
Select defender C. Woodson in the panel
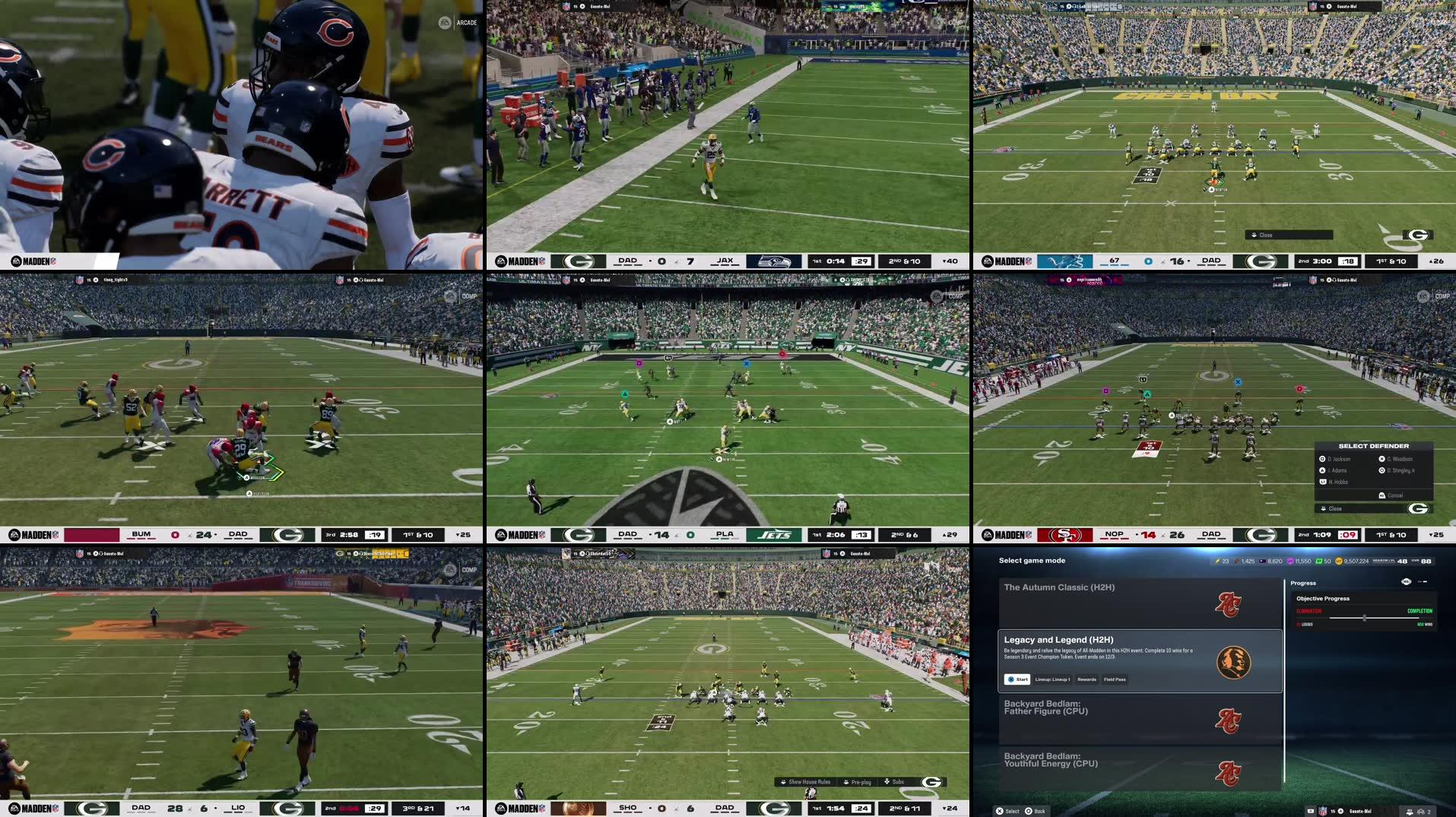click(1399, 459)
